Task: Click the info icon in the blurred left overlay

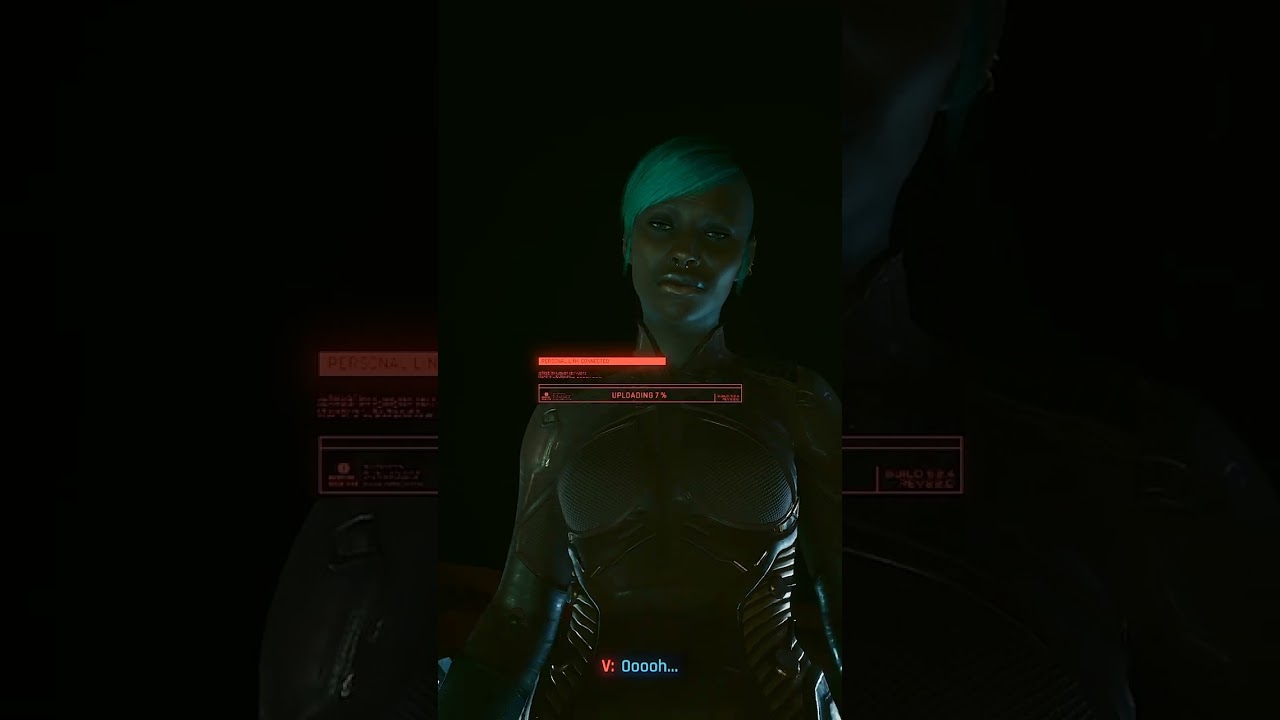Action: pyautogui.click(x=344, y=468)
